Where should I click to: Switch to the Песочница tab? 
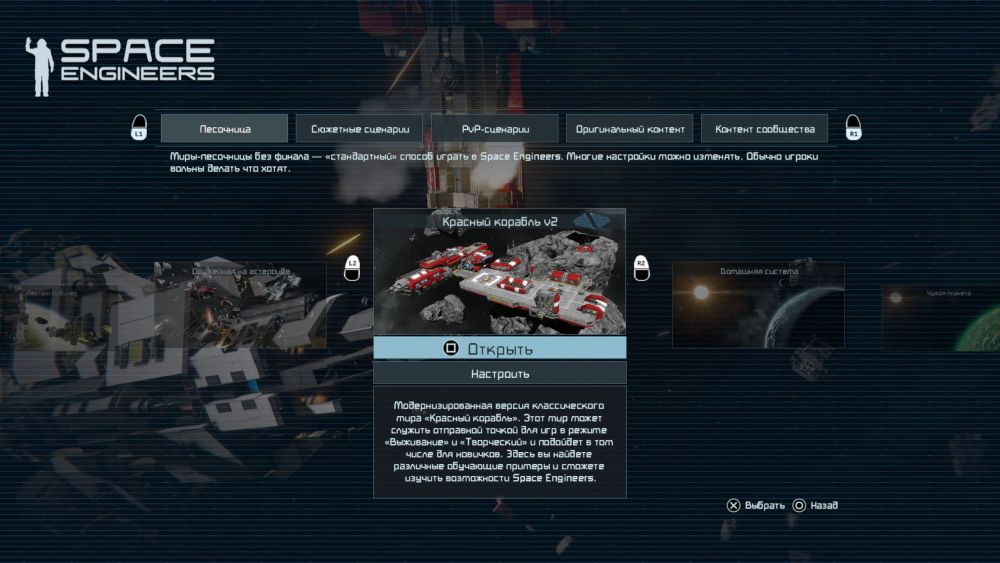click(224, 129)
